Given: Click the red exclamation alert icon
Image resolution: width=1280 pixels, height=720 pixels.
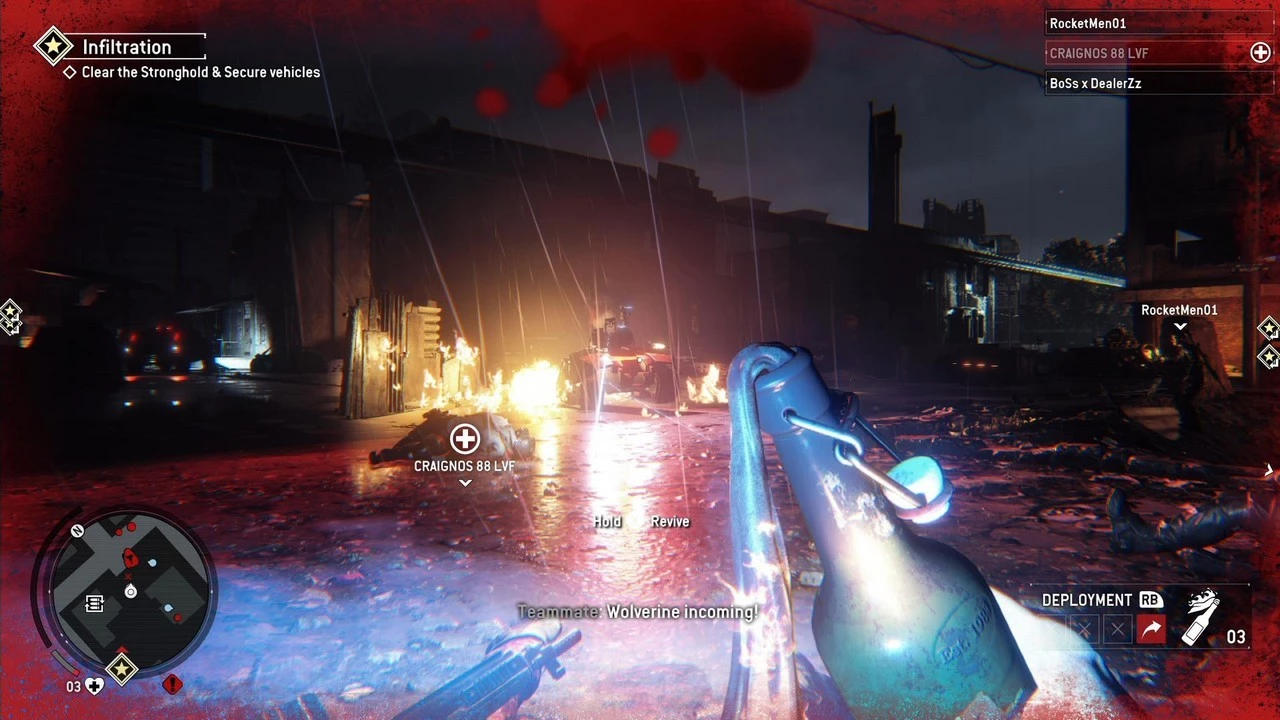Looking at the screenshot, I should tap(172, 684).
